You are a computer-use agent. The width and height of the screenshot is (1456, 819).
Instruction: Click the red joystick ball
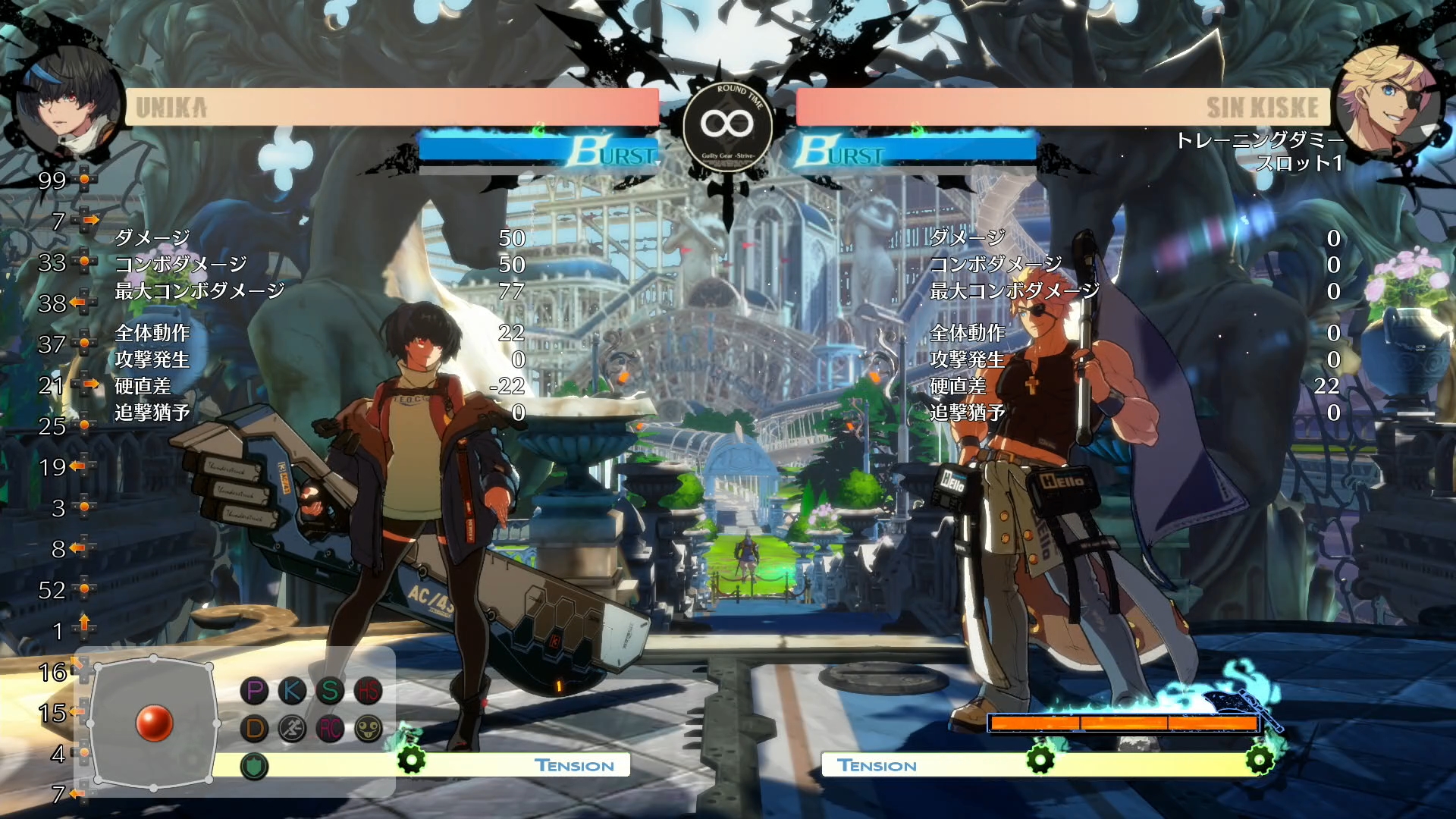(x=154, y=723)
